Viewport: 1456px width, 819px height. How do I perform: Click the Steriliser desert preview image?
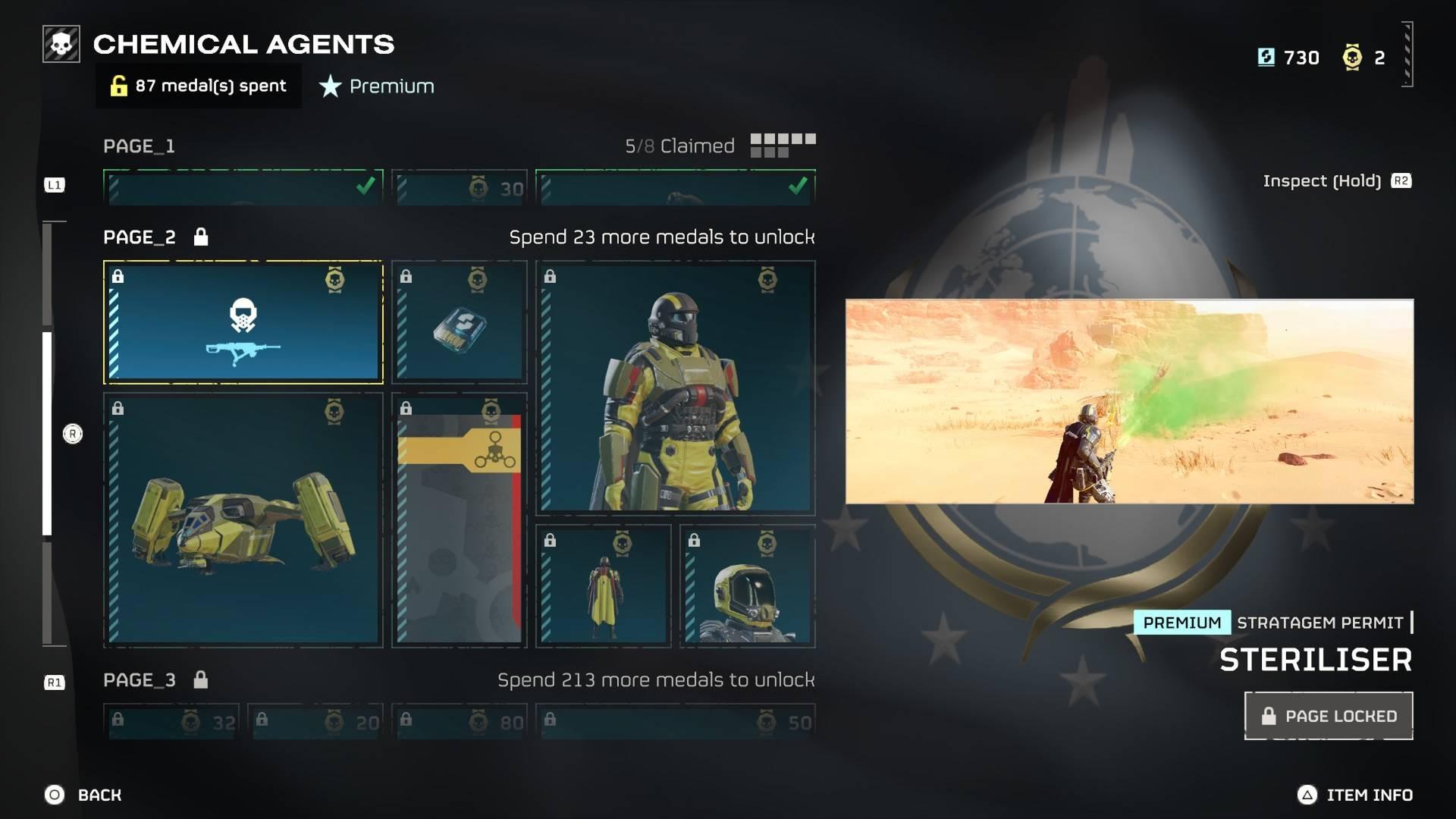point(1131,402)
